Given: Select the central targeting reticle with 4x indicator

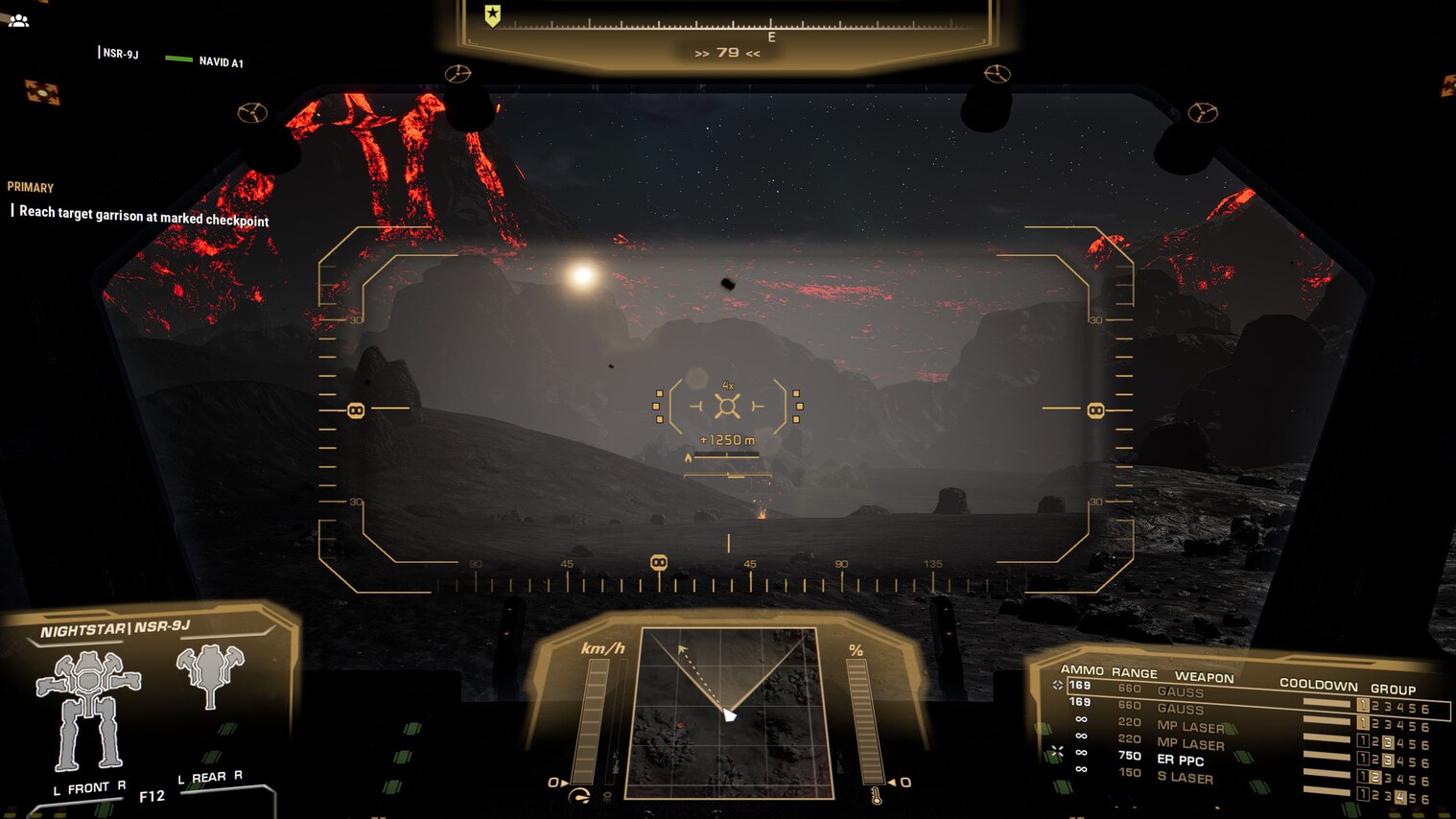Looking at the screenshot, I should 729,406.
